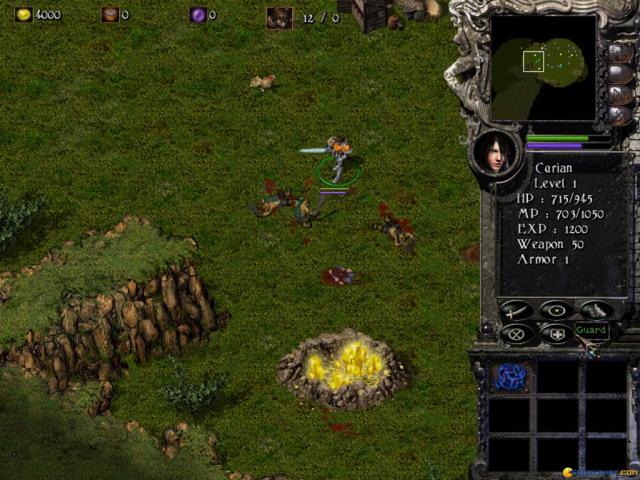640x480 pixels.
Task: Choose the circular target command button
Action: click(x=556, y=310)
